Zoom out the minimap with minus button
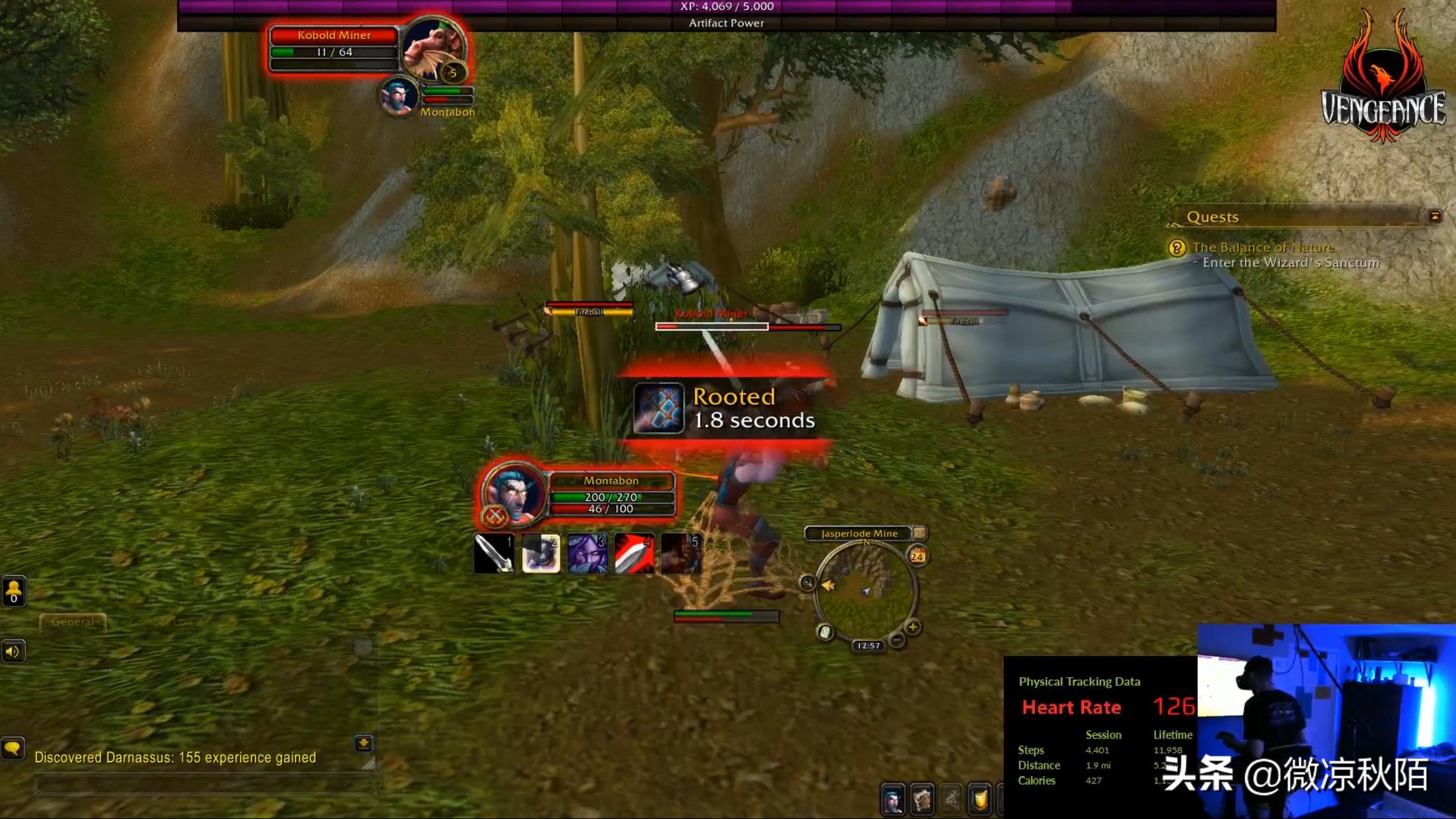The width and height of the screenshot is (1456, 819). 896,639
